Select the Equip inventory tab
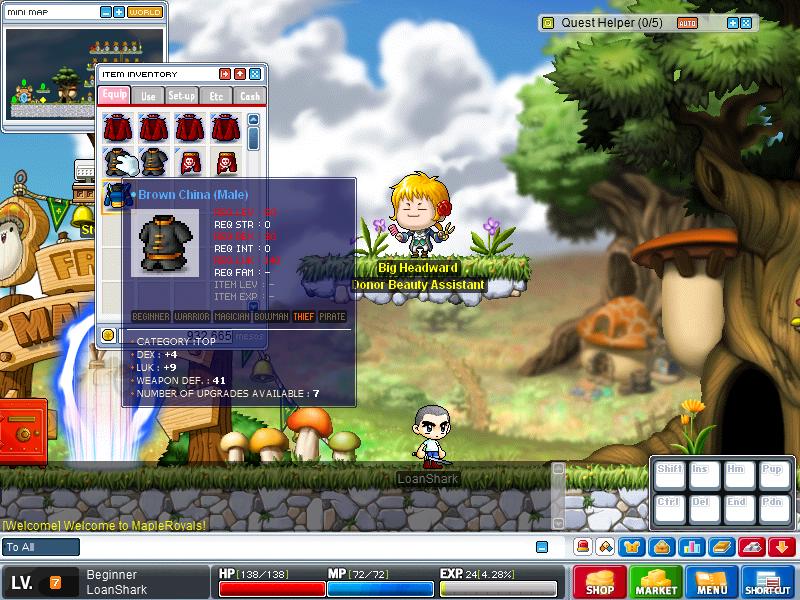Viewport: 800px width, 600px height. pos(114,96)
